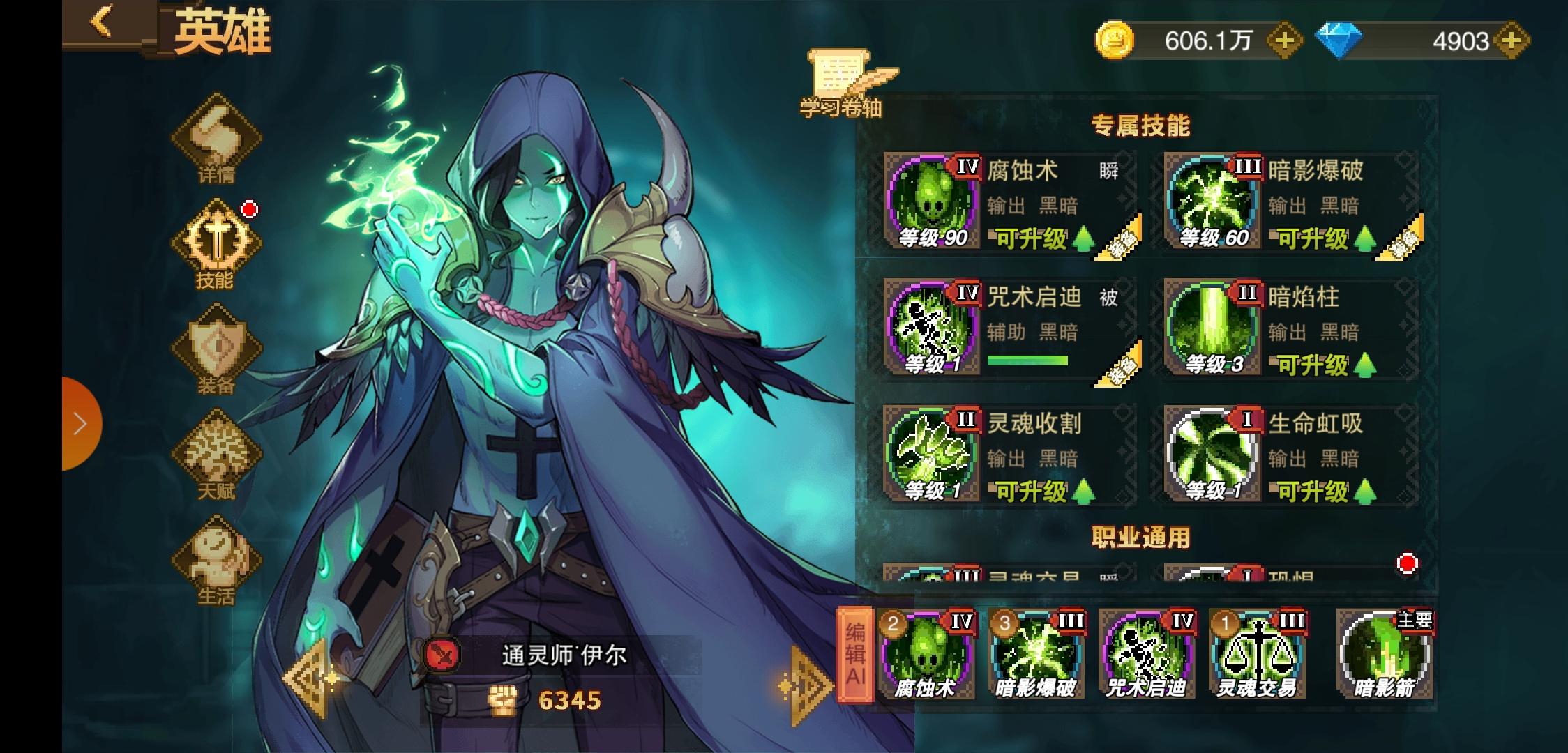
Task: Switch to the previous hero
Action: (309, 678)
